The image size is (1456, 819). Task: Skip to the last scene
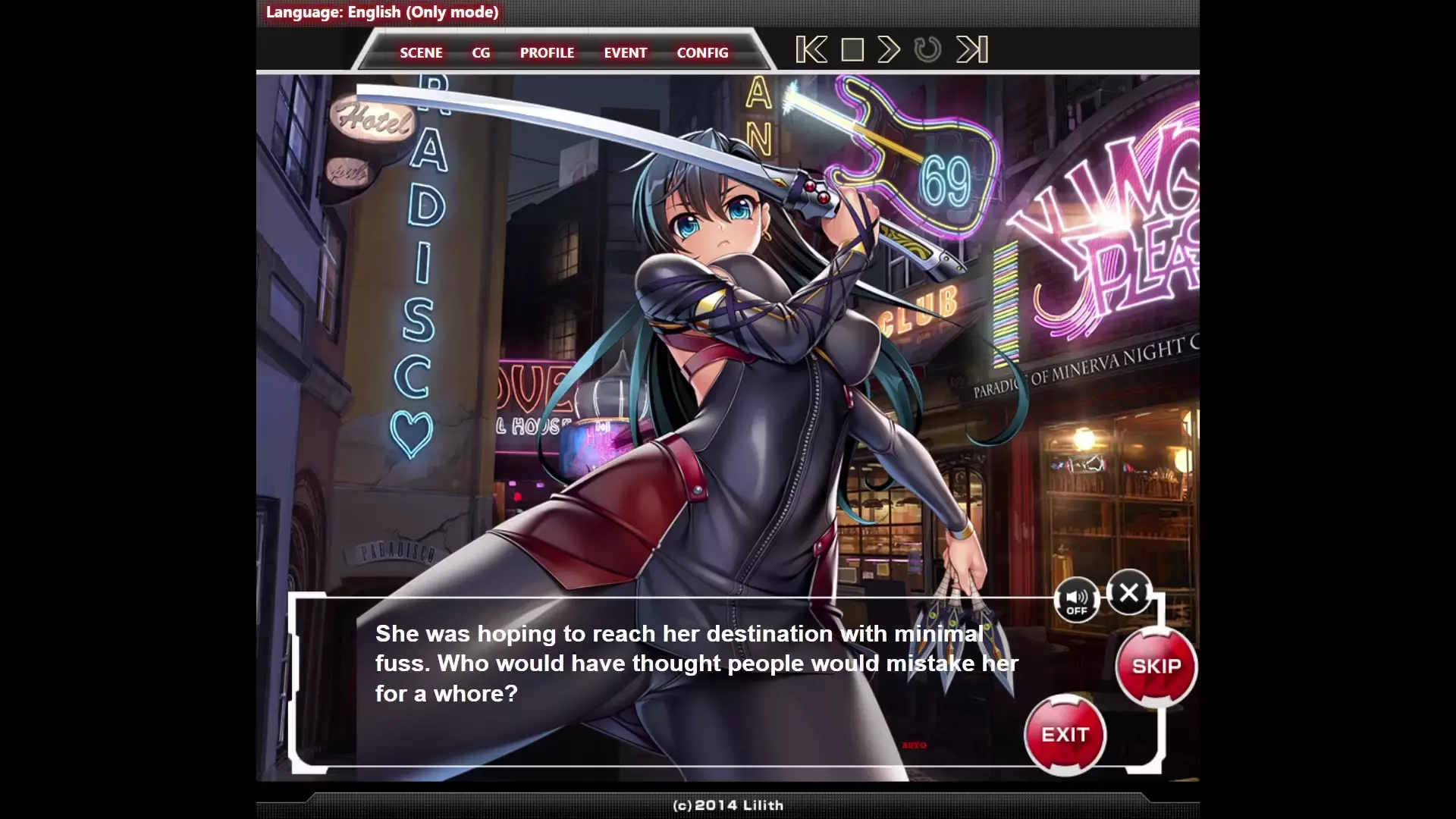point(972,50)
